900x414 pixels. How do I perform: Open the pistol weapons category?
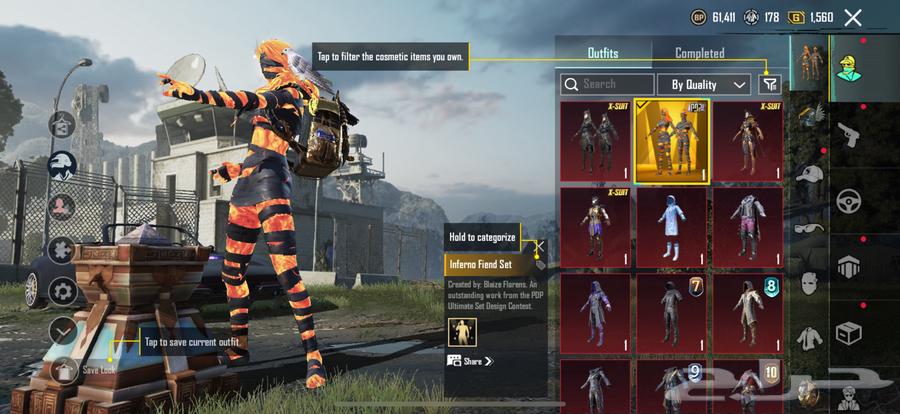(849, 131)
